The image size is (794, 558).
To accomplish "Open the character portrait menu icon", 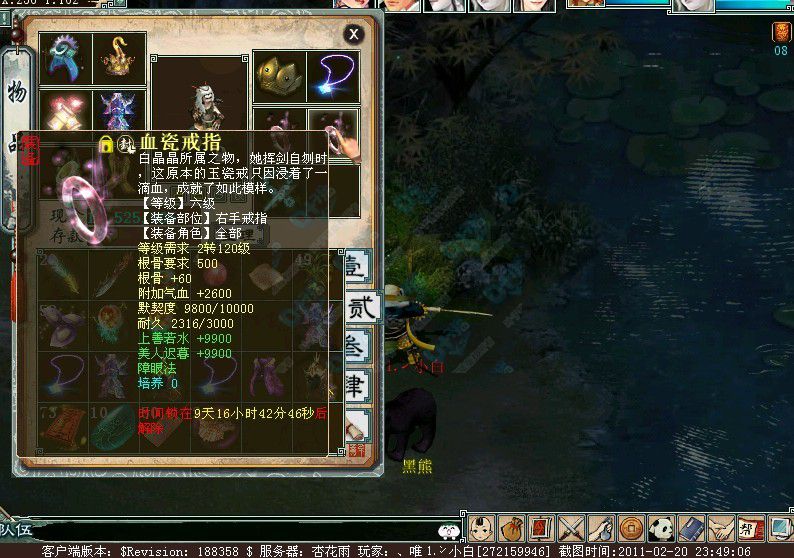I will (x=481, y=527).
